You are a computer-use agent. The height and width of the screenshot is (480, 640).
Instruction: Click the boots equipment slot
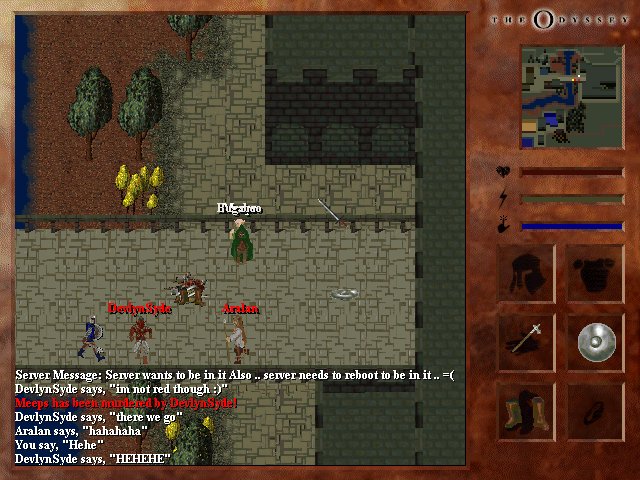point(526,411)
